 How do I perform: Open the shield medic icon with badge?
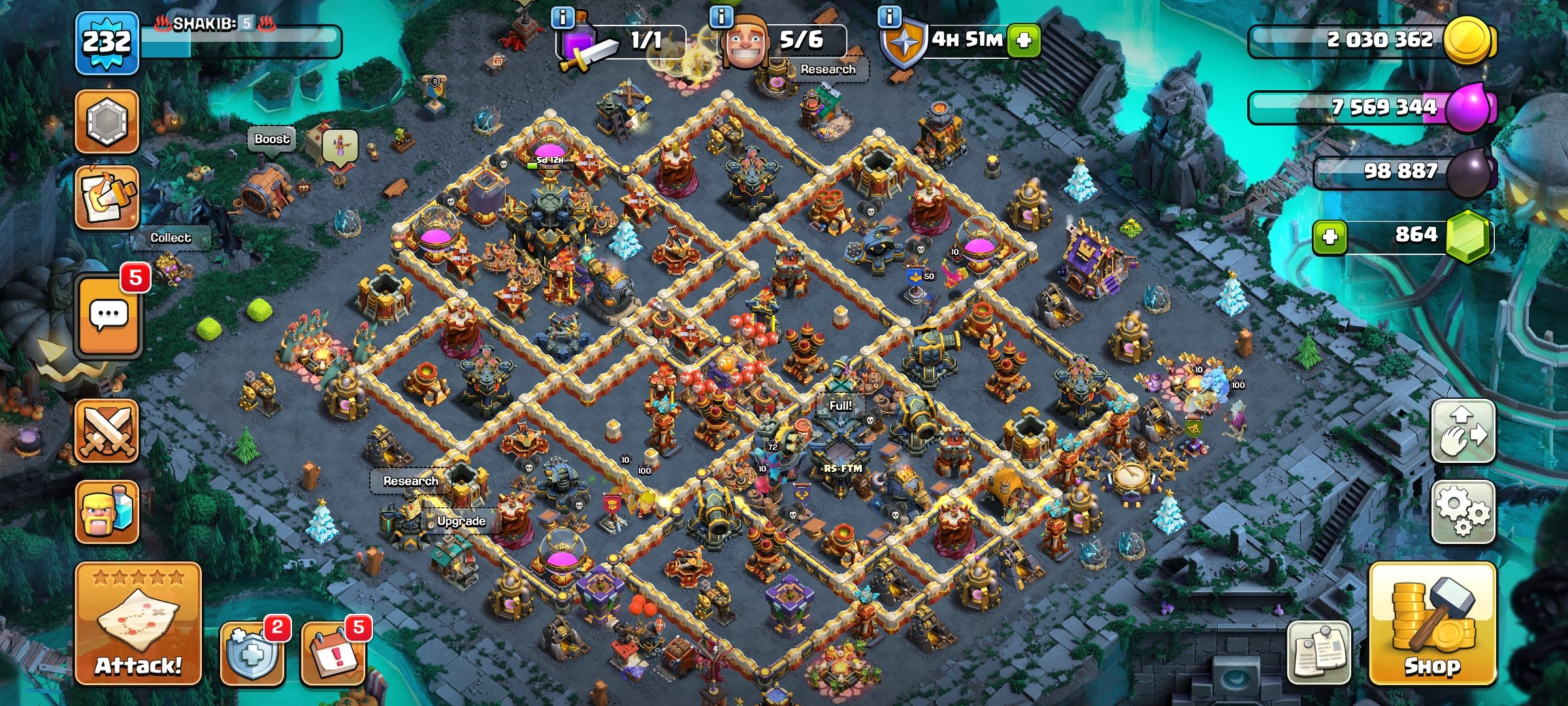coord(252,652)
